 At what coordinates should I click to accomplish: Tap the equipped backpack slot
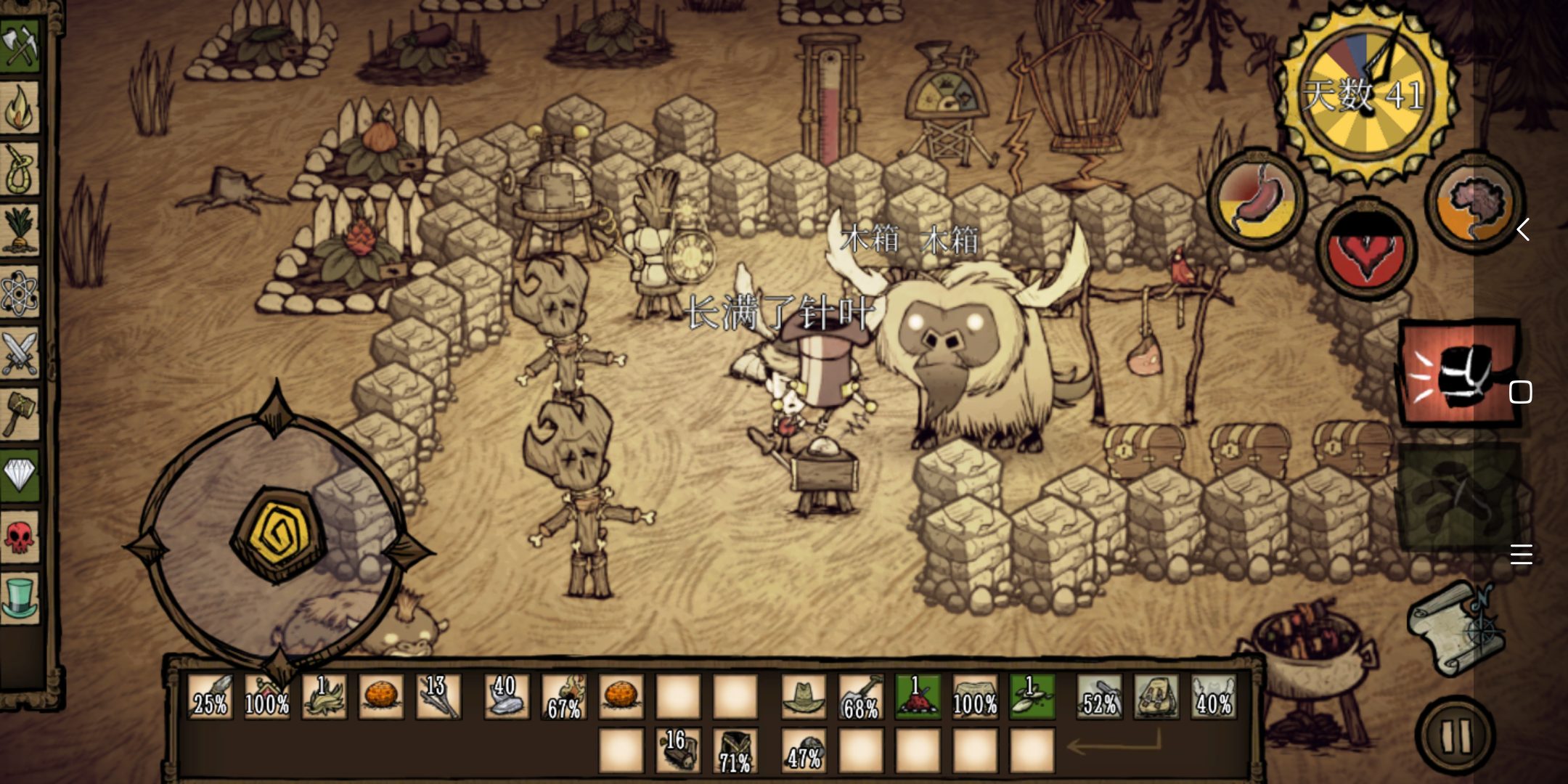coord(1156,696)
